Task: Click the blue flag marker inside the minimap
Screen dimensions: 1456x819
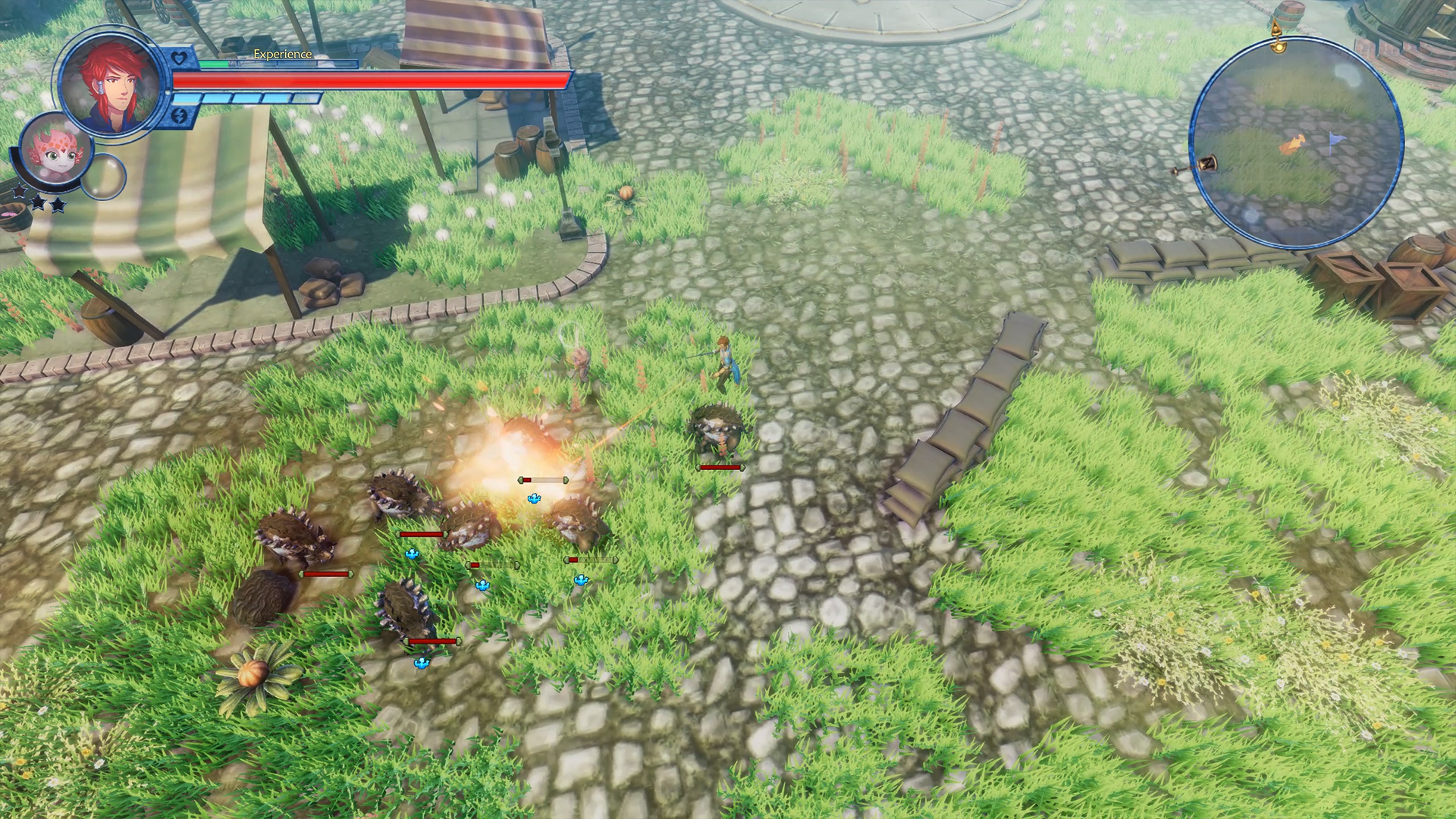Action: pos(1337,140)
